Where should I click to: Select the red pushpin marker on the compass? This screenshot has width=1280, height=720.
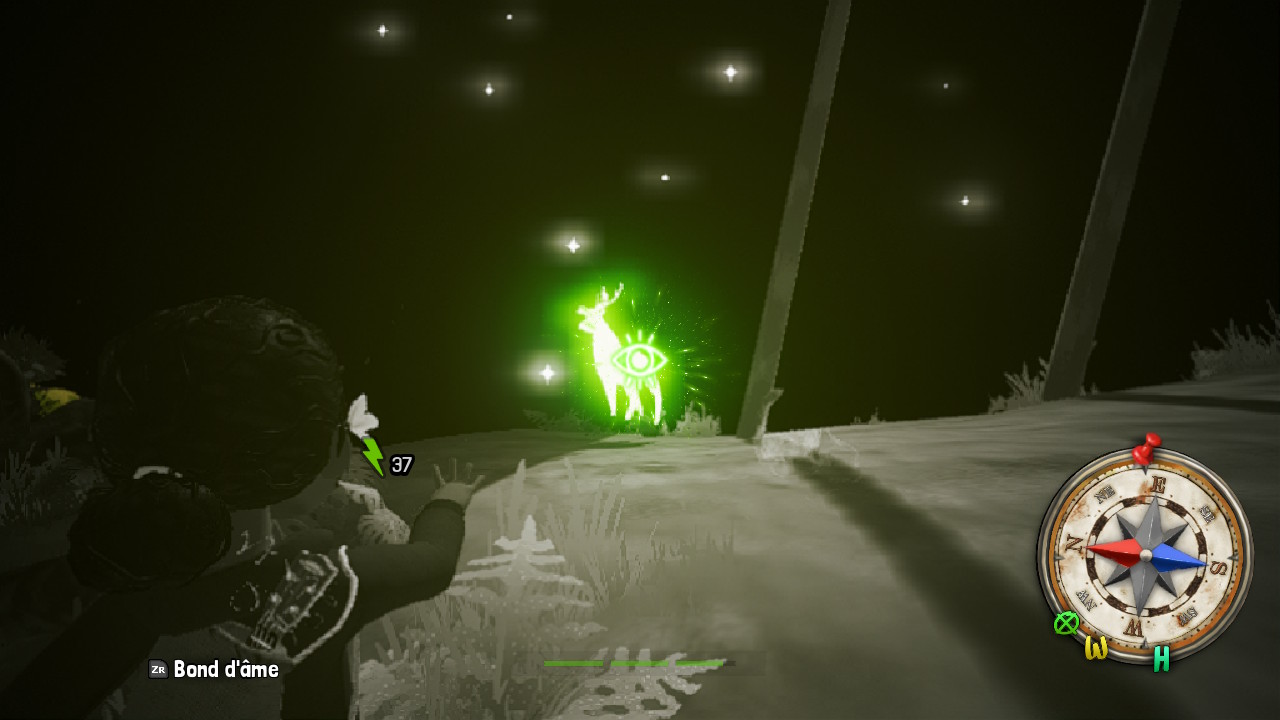1145,447
